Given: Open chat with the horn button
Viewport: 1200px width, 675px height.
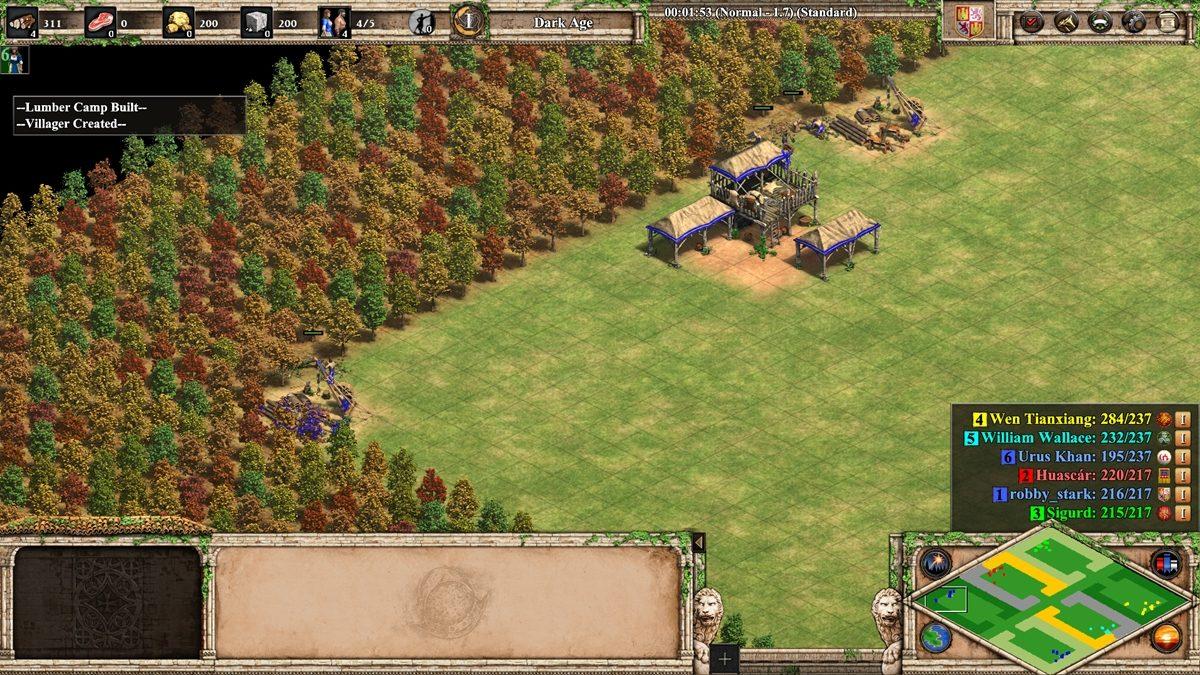Looking at the screenshot, I should [x=1066, y=21].
